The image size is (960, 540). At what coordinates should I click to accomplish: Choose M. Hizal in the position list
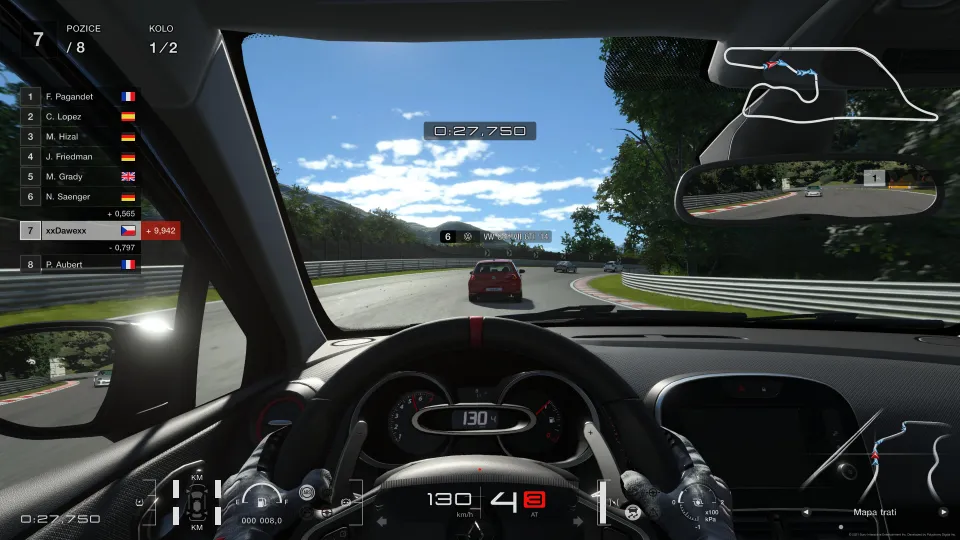[x=80, y=136]
